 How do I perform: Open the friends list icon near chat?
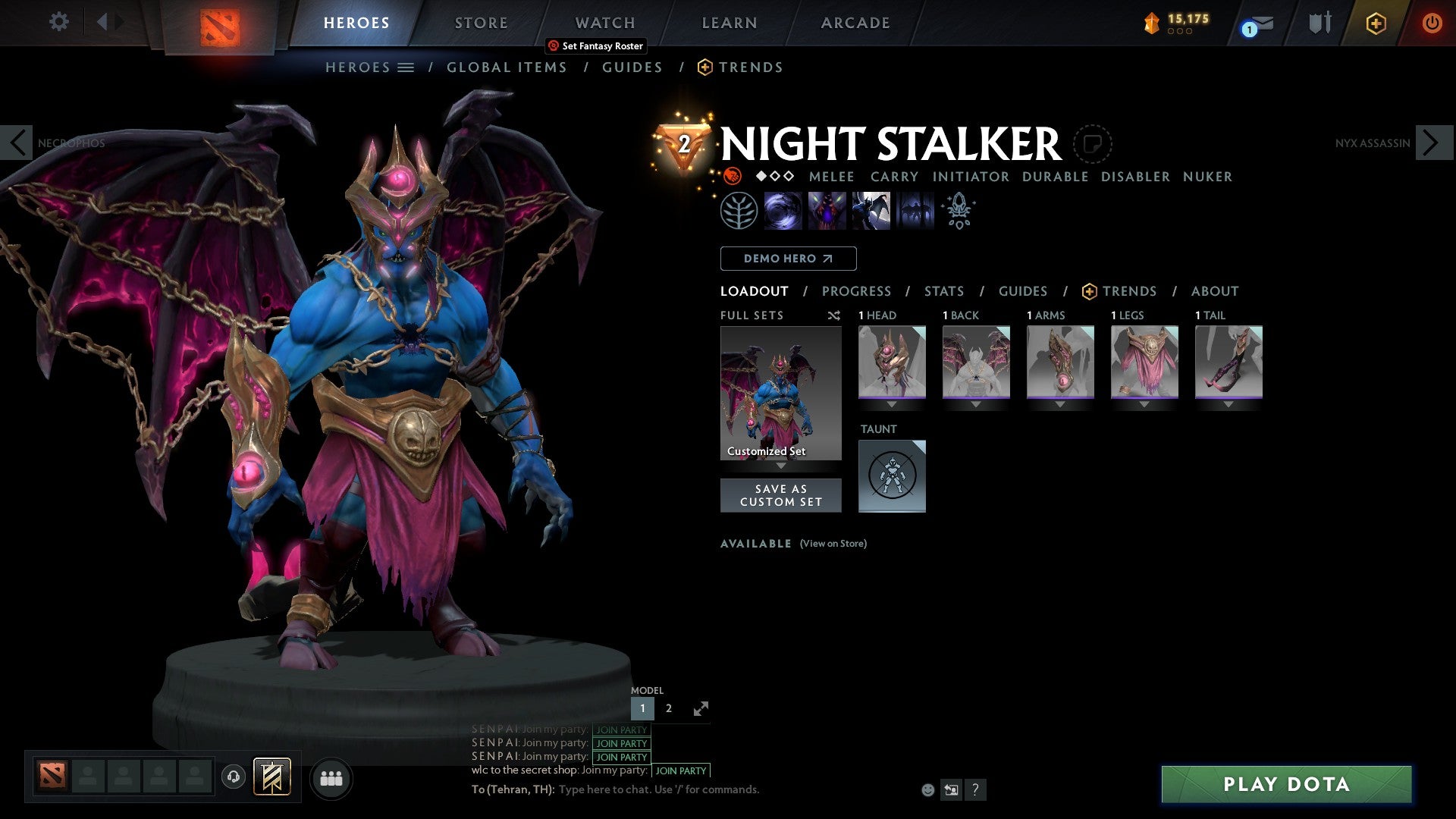click(x=331, y=778)
